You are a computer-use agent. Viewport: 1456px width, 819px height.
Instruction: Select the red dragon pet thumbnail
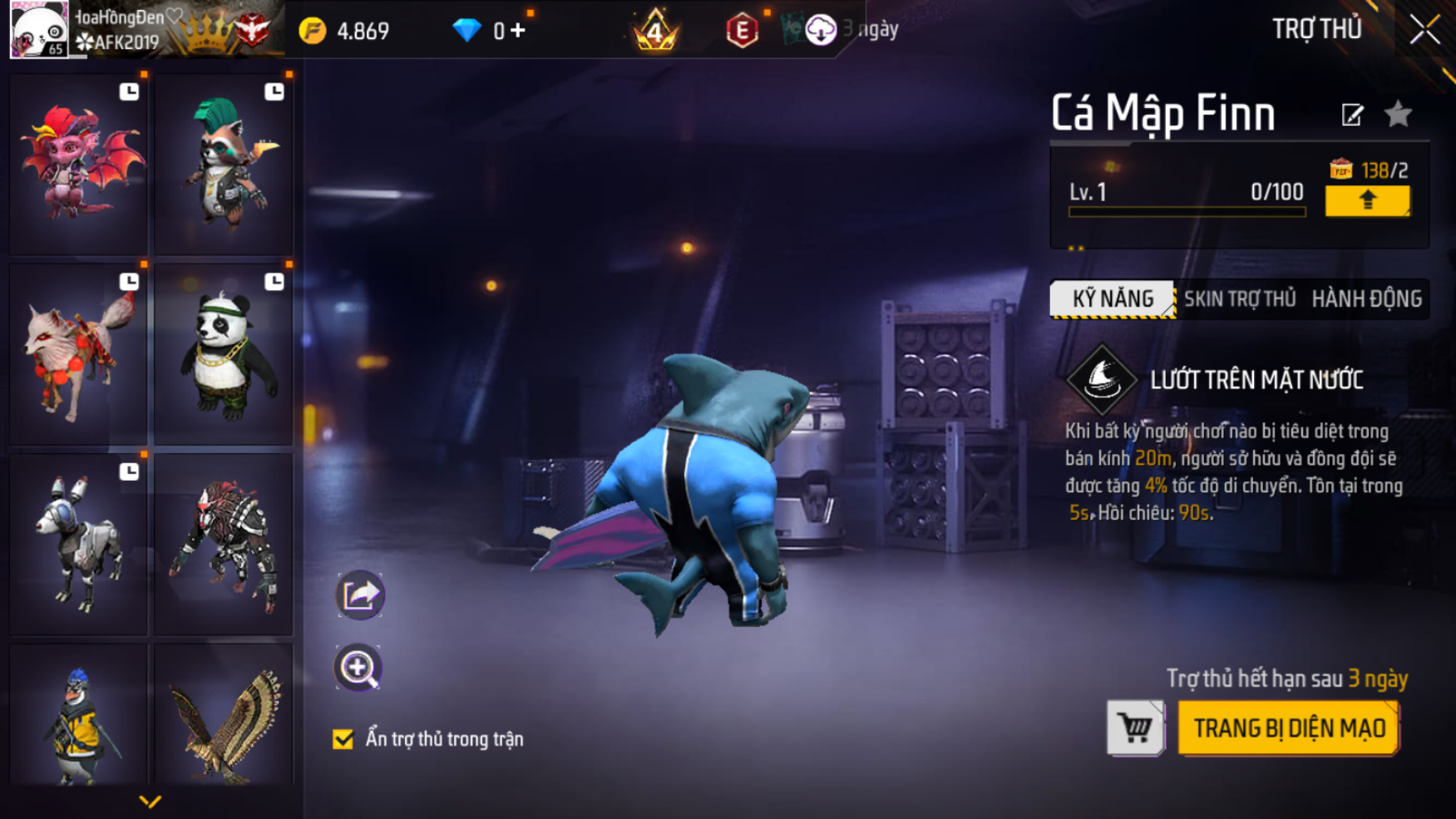click(x=79, y=164)
